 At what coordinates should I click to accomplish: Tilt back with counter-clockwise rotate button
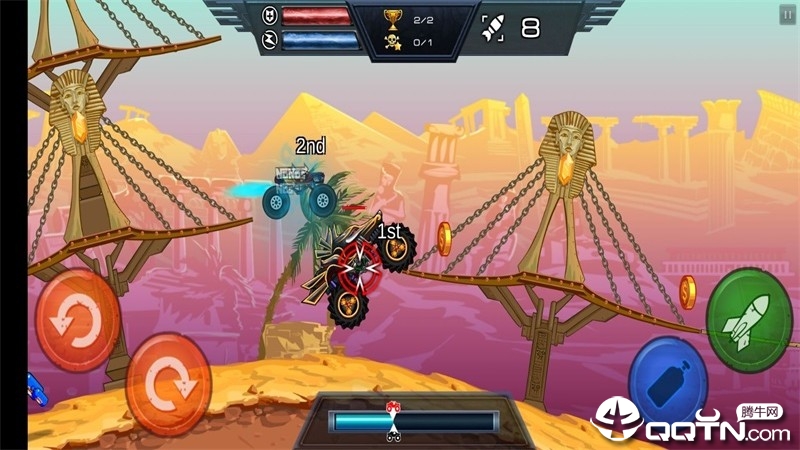coord(78,321)
